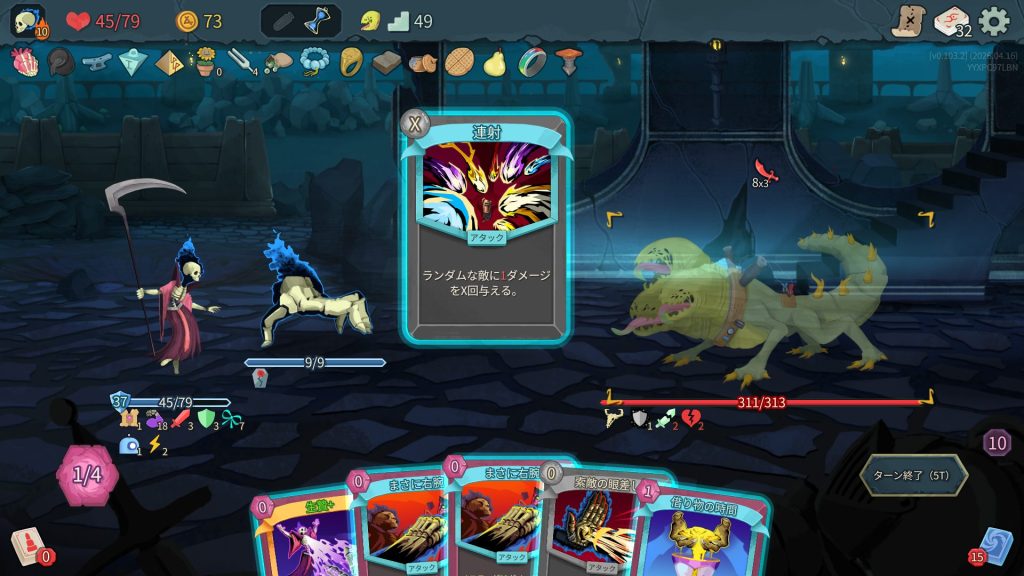Viewport: 1024px width, 576px height.
Task: Click the pink 1/4 energy orb
Action: point(88,475)
